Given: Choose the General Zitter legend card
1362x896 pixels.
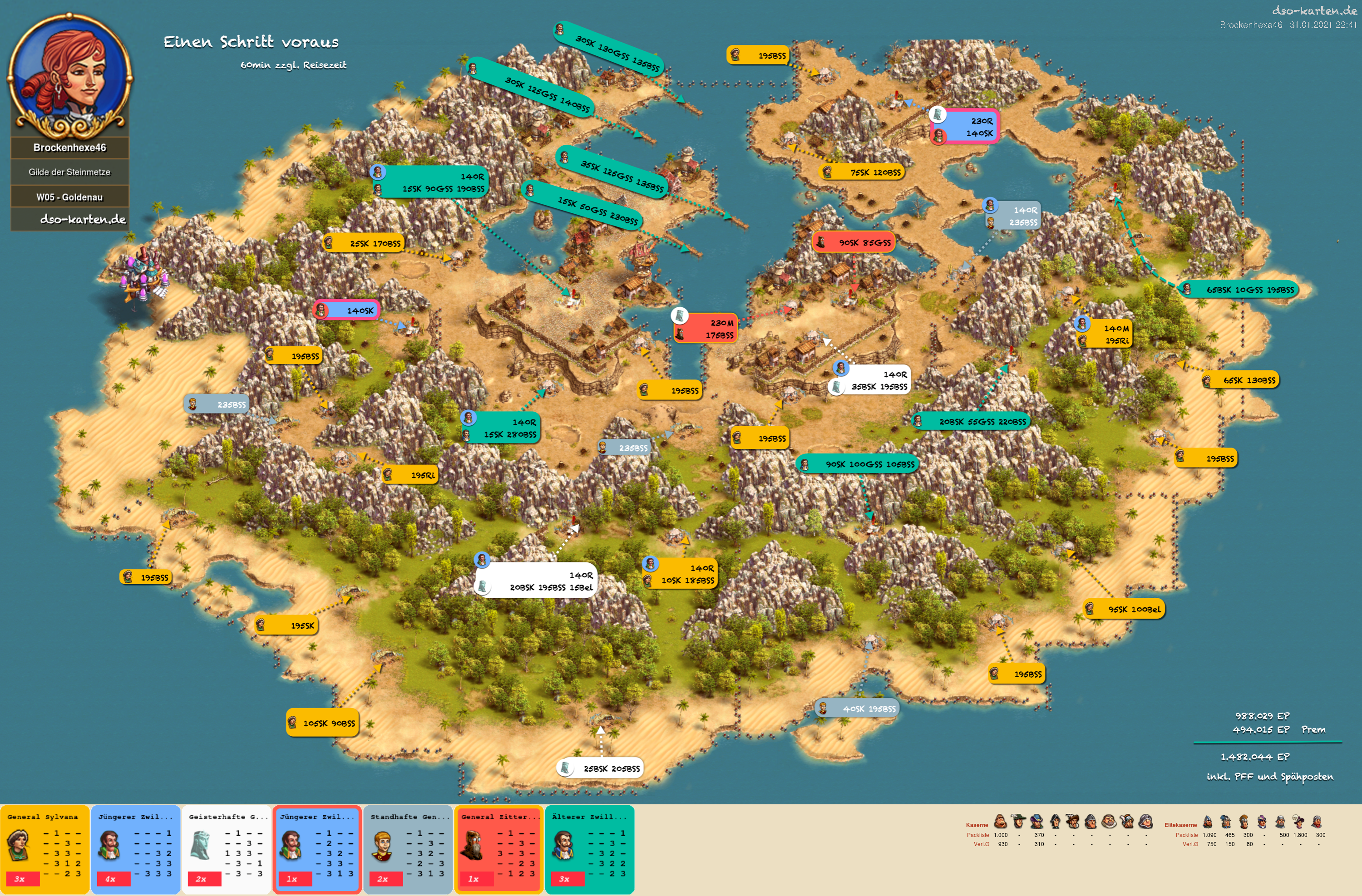Looking at the screenshot, I should click(x=498, y=849).
